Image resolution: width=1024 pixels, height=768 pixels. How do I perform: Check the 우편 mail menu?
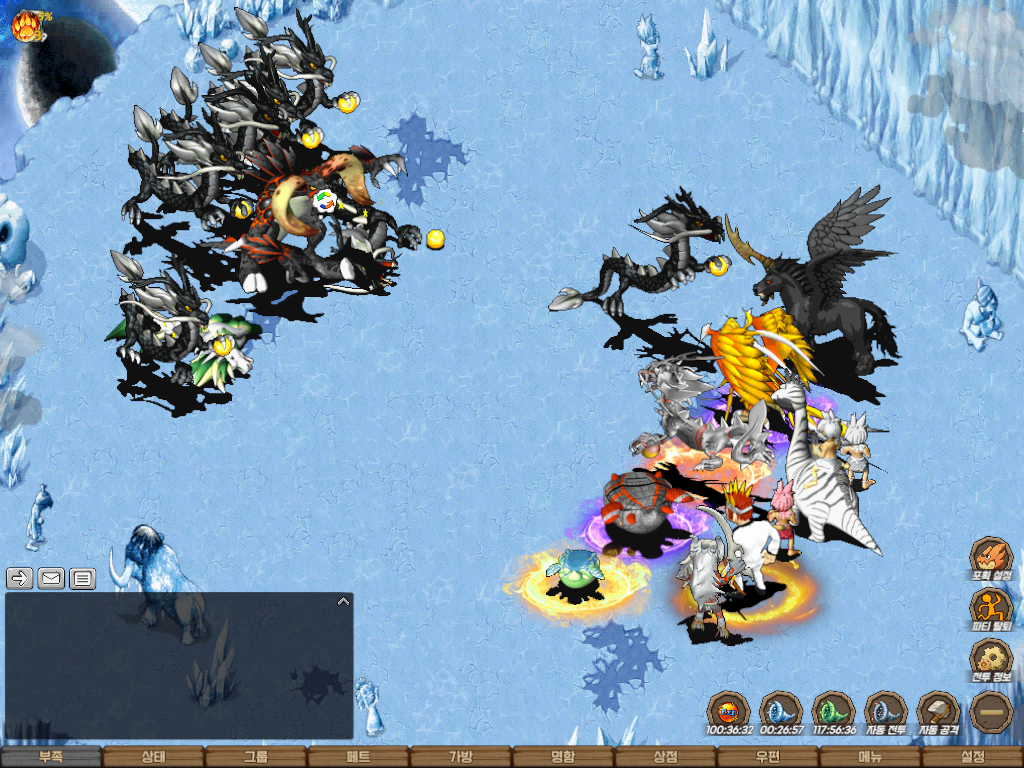click(768, 757)
